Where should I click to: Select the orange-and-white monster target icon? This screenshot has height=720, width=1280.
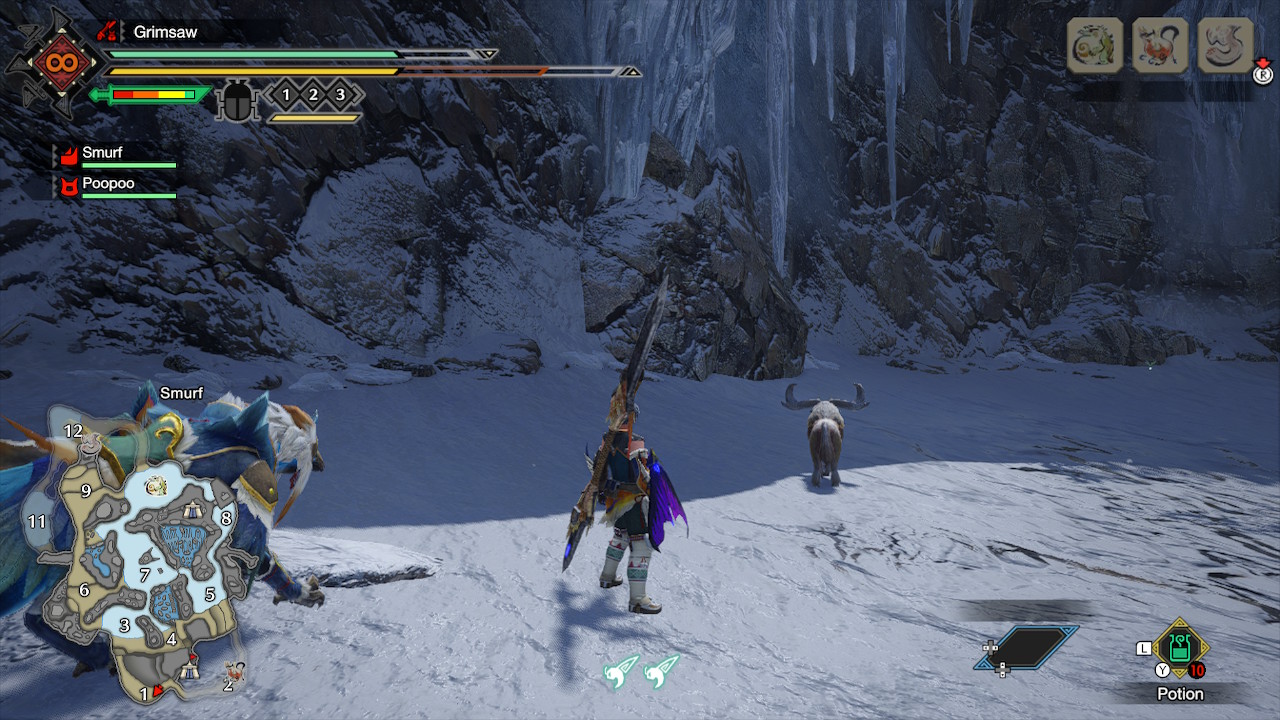[x=1160, y=46]
